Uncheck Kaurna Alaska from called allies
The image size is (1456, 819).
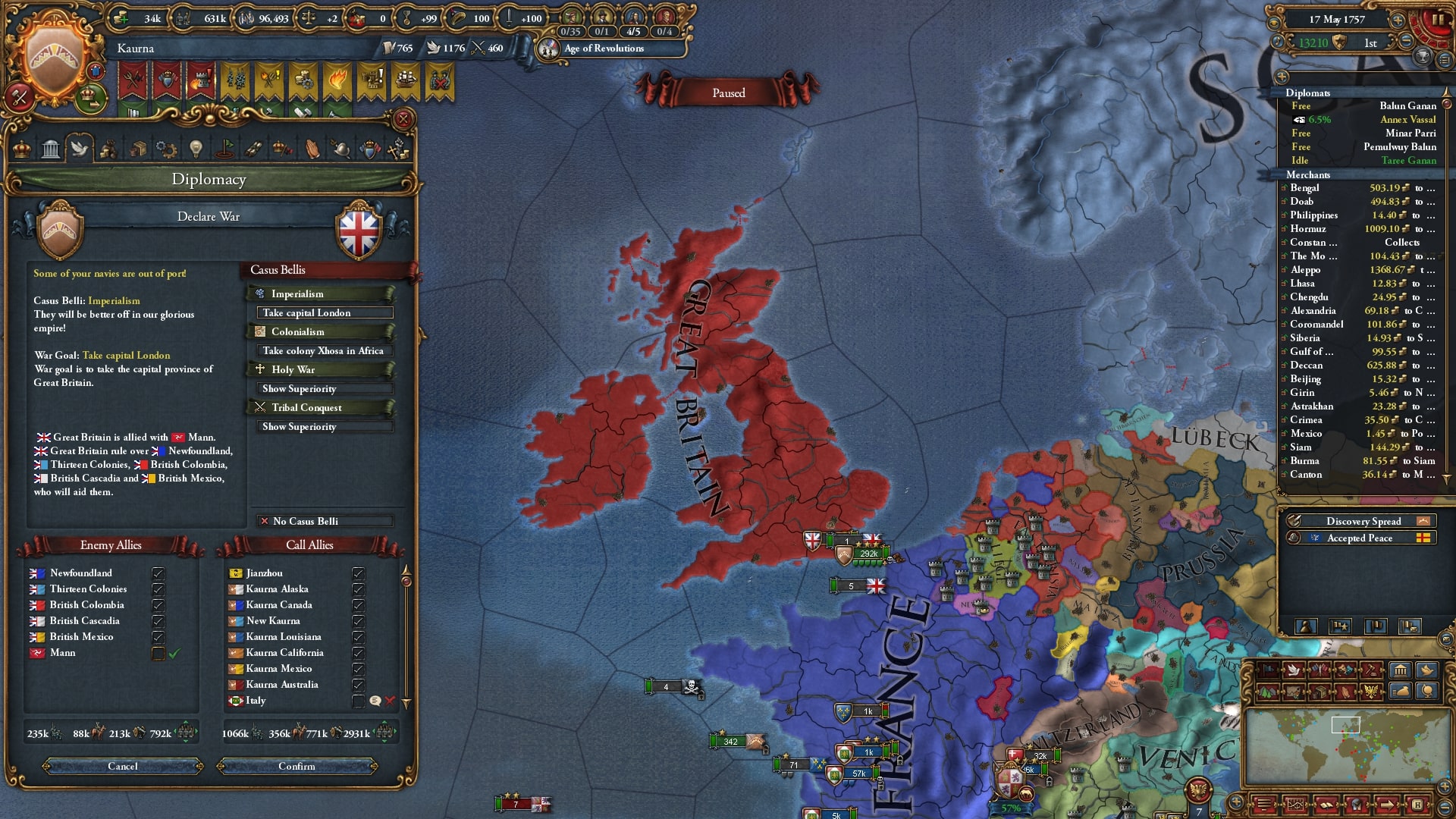pos(358,589)
